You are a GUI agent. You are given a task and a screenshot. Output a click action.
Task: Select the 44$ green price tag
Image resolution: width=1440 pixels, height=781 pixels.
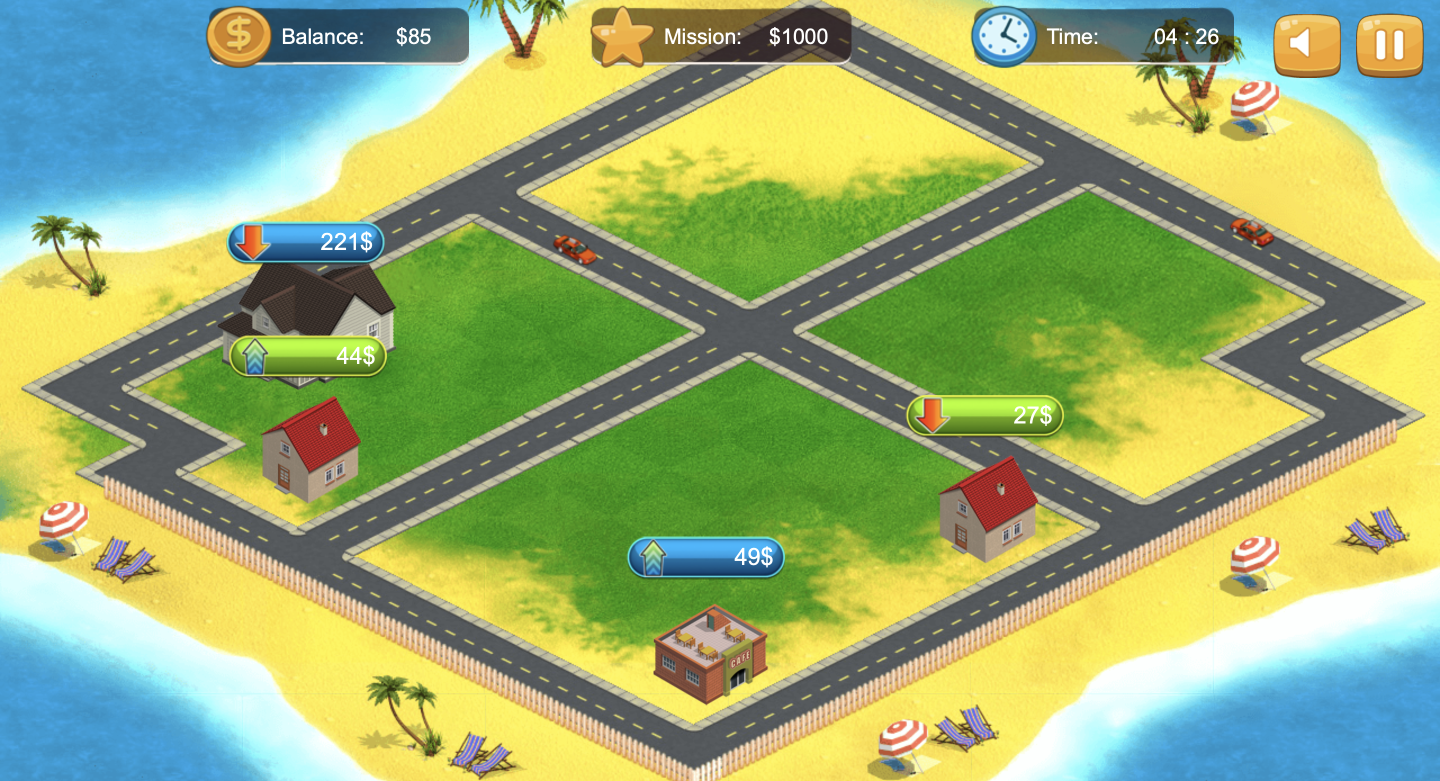pos(308,356)
